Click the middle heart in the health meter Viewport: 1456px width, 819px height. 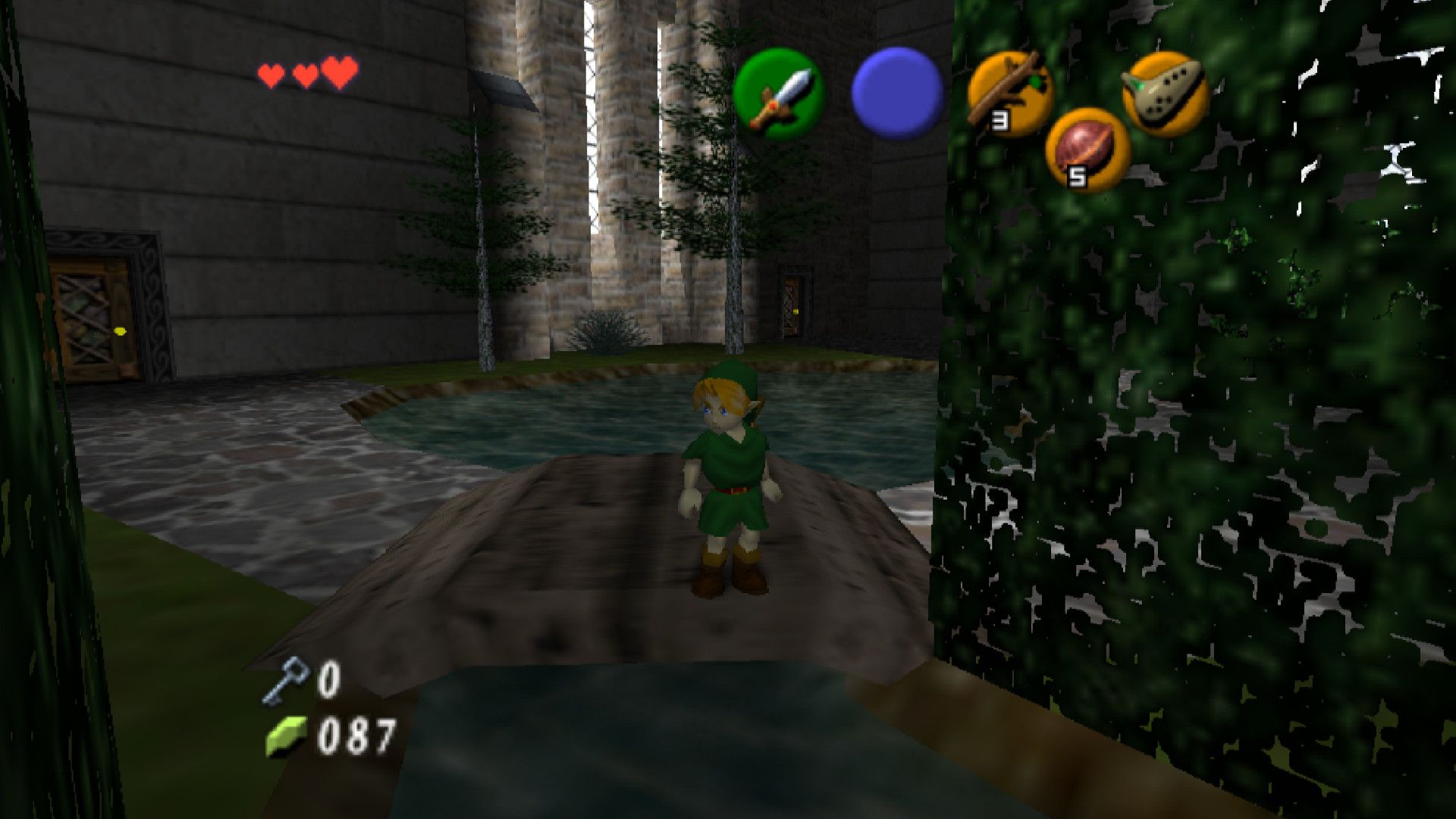tap(305, 75)
